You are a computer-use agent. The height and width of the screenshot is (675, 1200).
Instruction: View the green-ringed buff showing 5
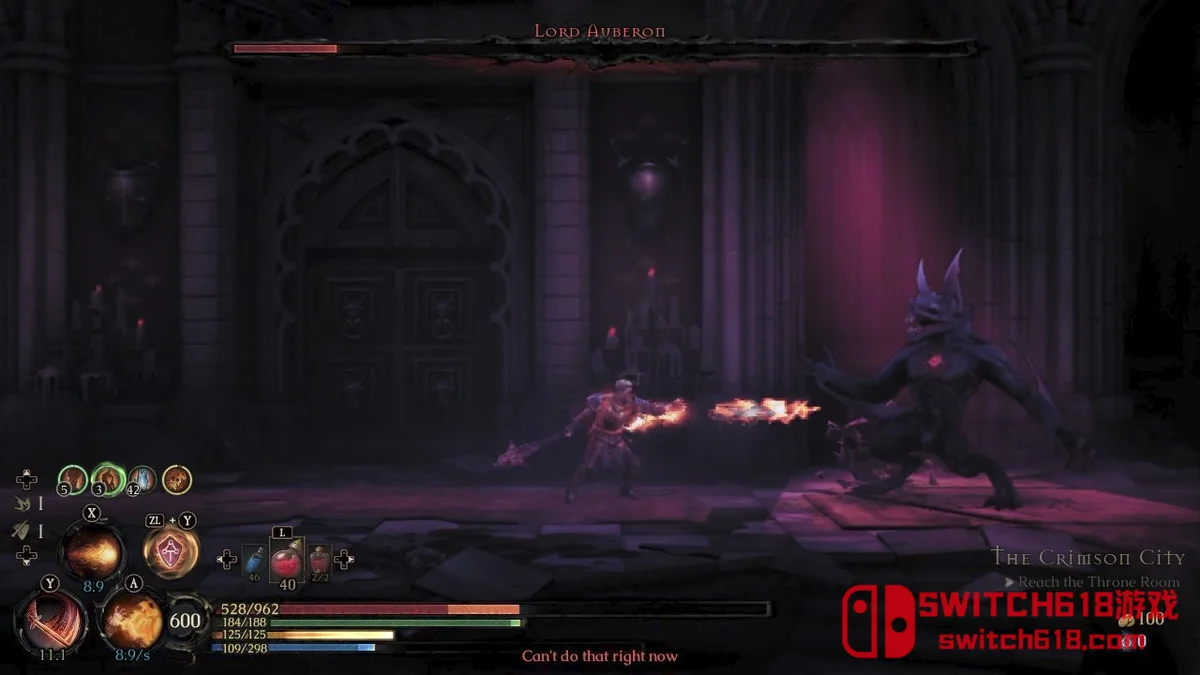[x=72, y=480]
